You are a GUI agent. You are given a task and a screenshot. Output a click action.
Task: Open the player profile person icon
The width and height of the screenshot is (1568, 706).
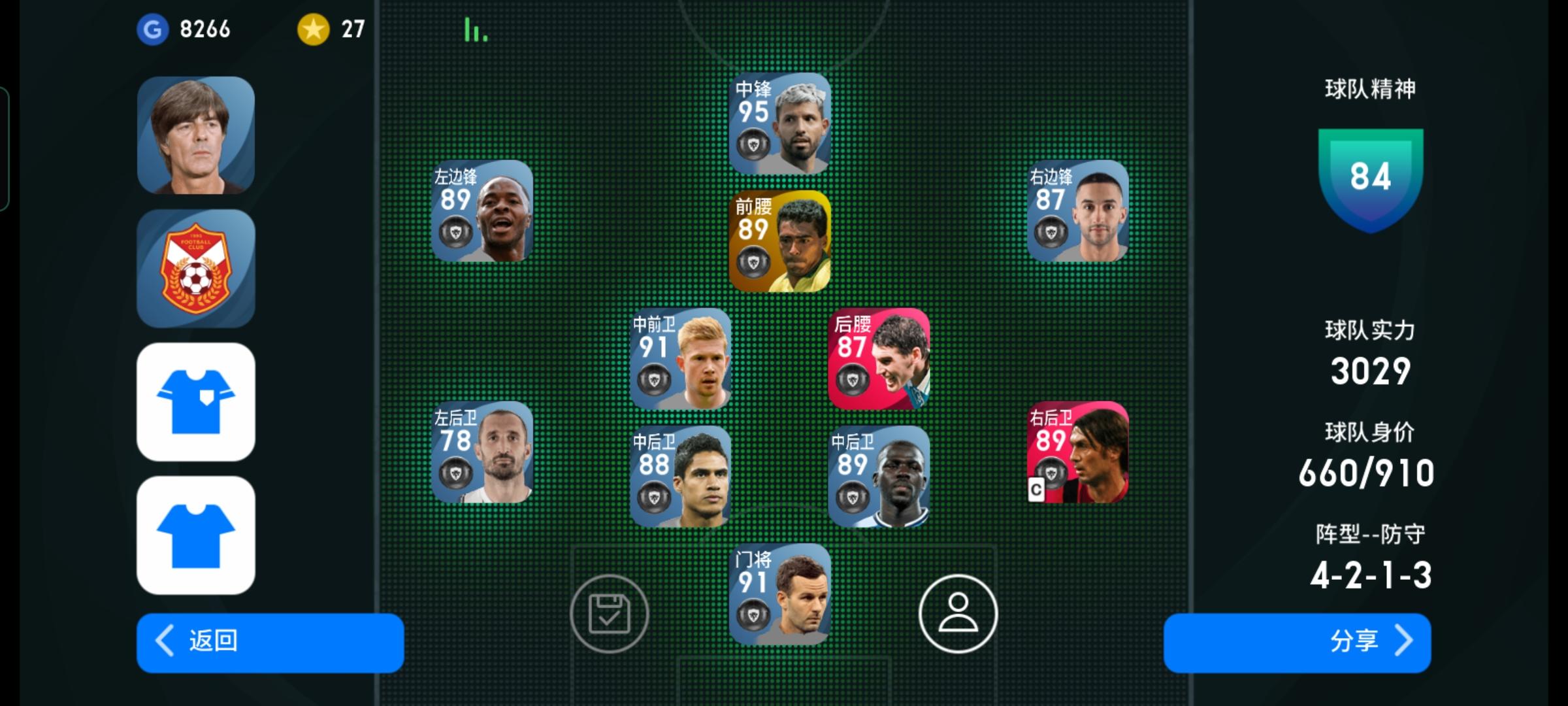click(956, 614)
